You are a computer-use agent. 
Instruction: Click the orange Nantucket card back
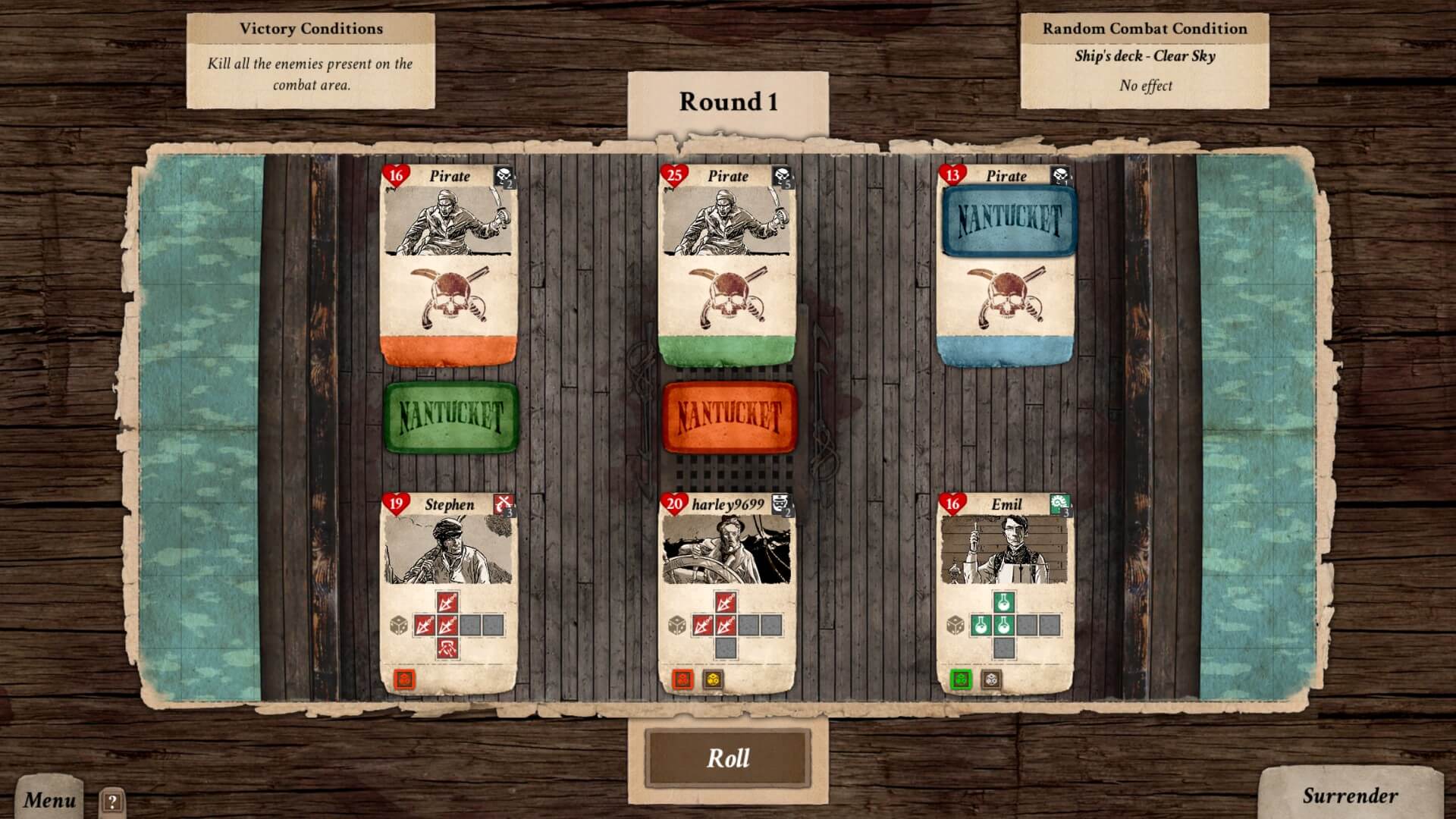pos(729,417)
